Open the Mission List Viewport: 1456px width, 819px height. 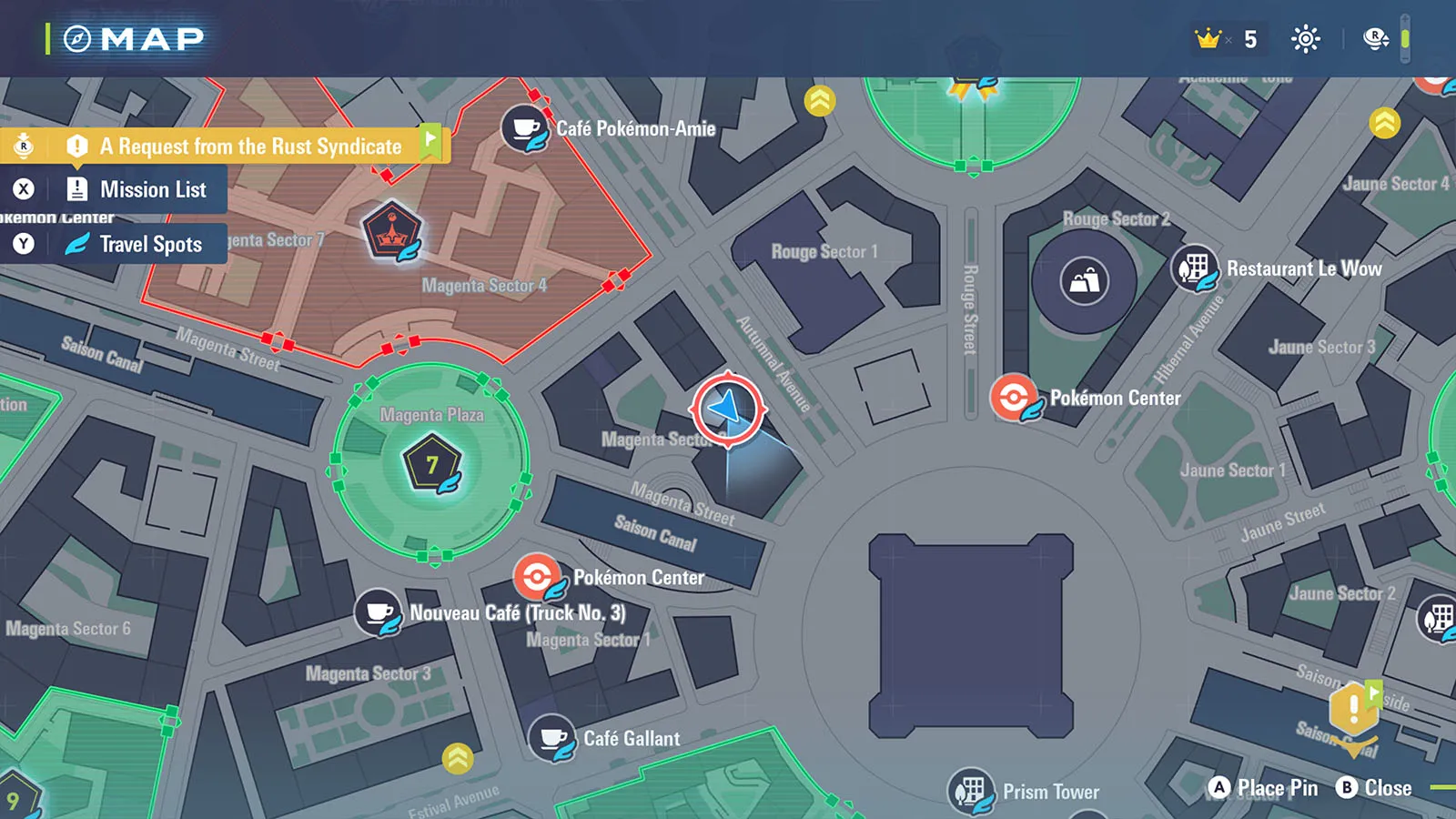152,189
